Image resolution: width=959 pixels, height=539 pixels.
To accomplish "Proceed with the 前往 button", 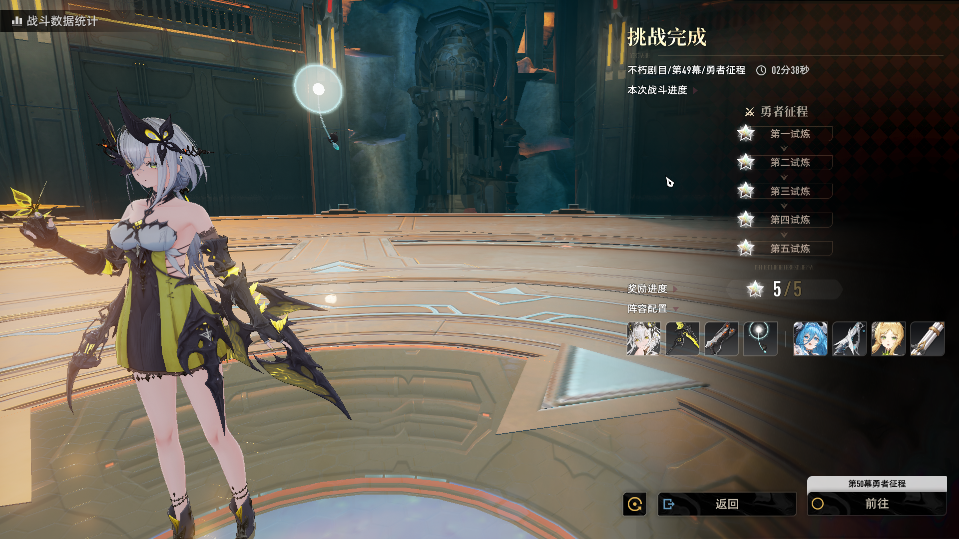I will pyautogui.click(x=877, y=504).
